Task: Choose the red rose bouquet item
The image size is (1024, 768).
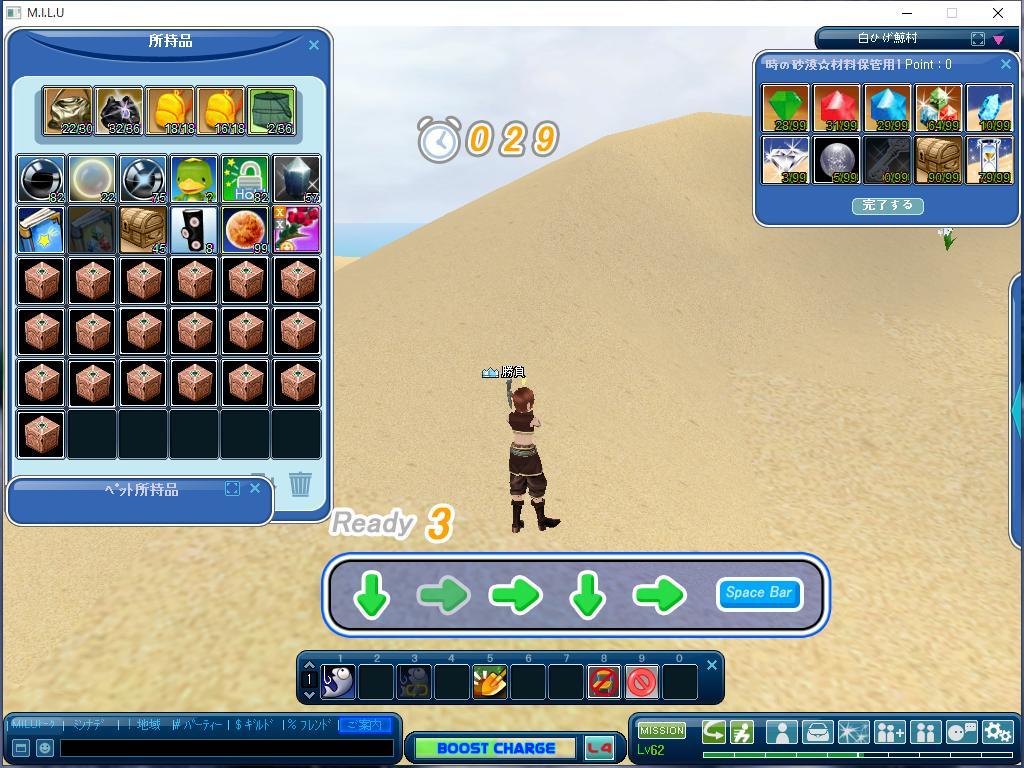Action: (296, 230)
